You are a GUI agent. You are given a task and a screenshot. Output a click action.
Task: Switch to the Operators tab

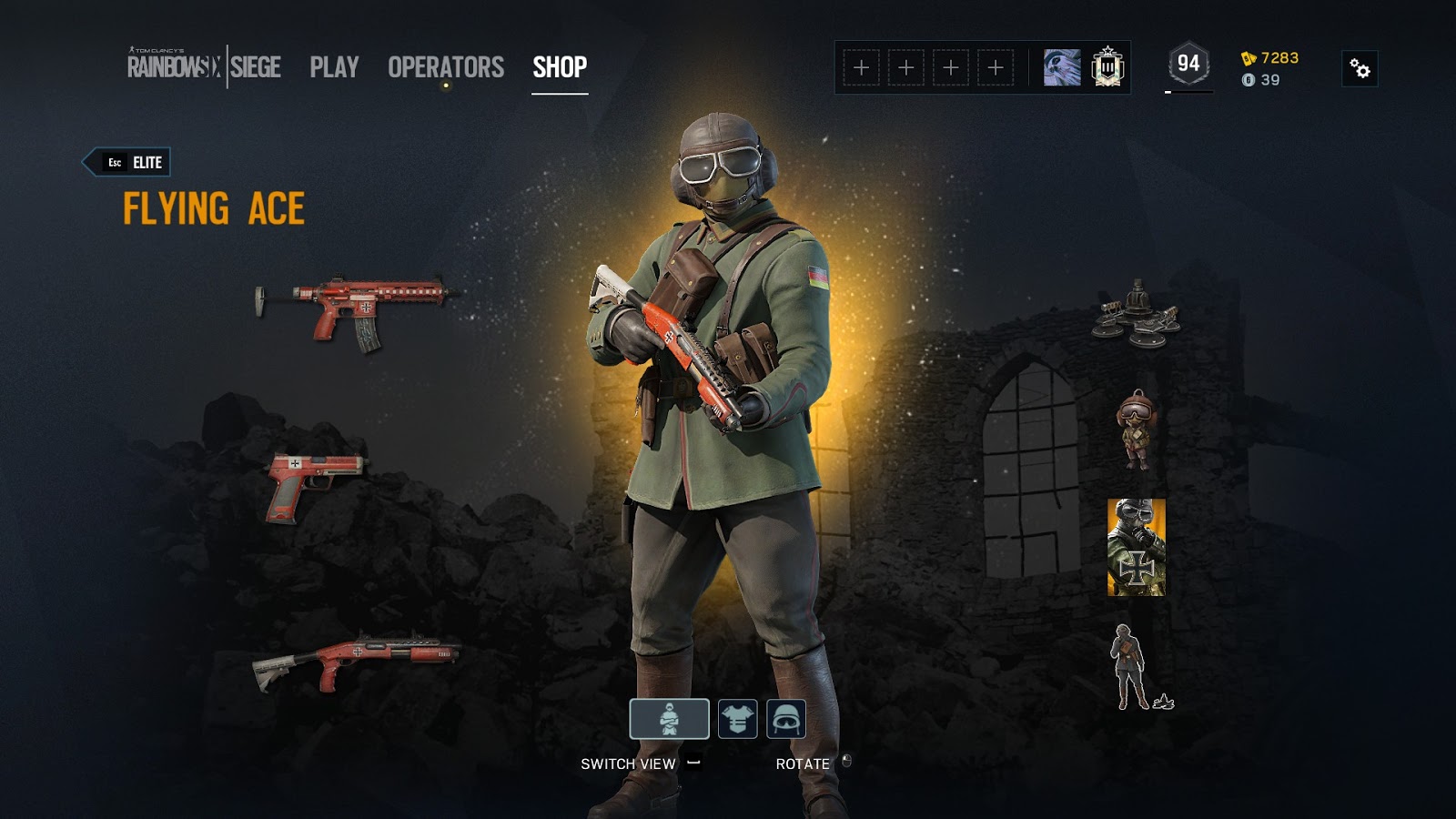(446, 66)
